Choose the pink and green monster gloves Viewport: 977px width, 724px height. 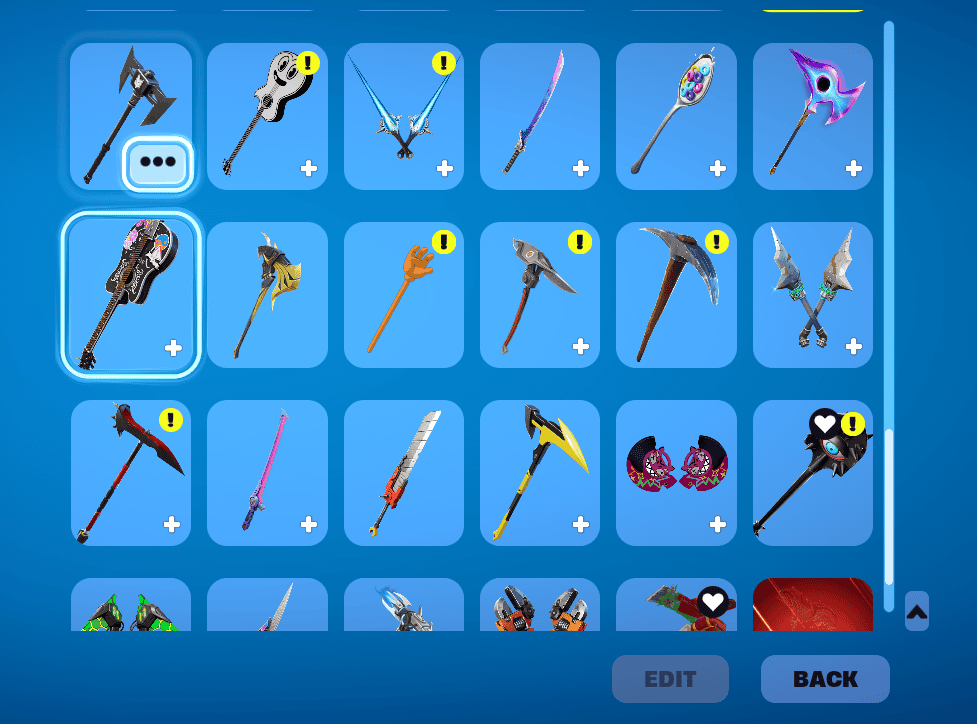pyautogui.click(x=676, y=473)
